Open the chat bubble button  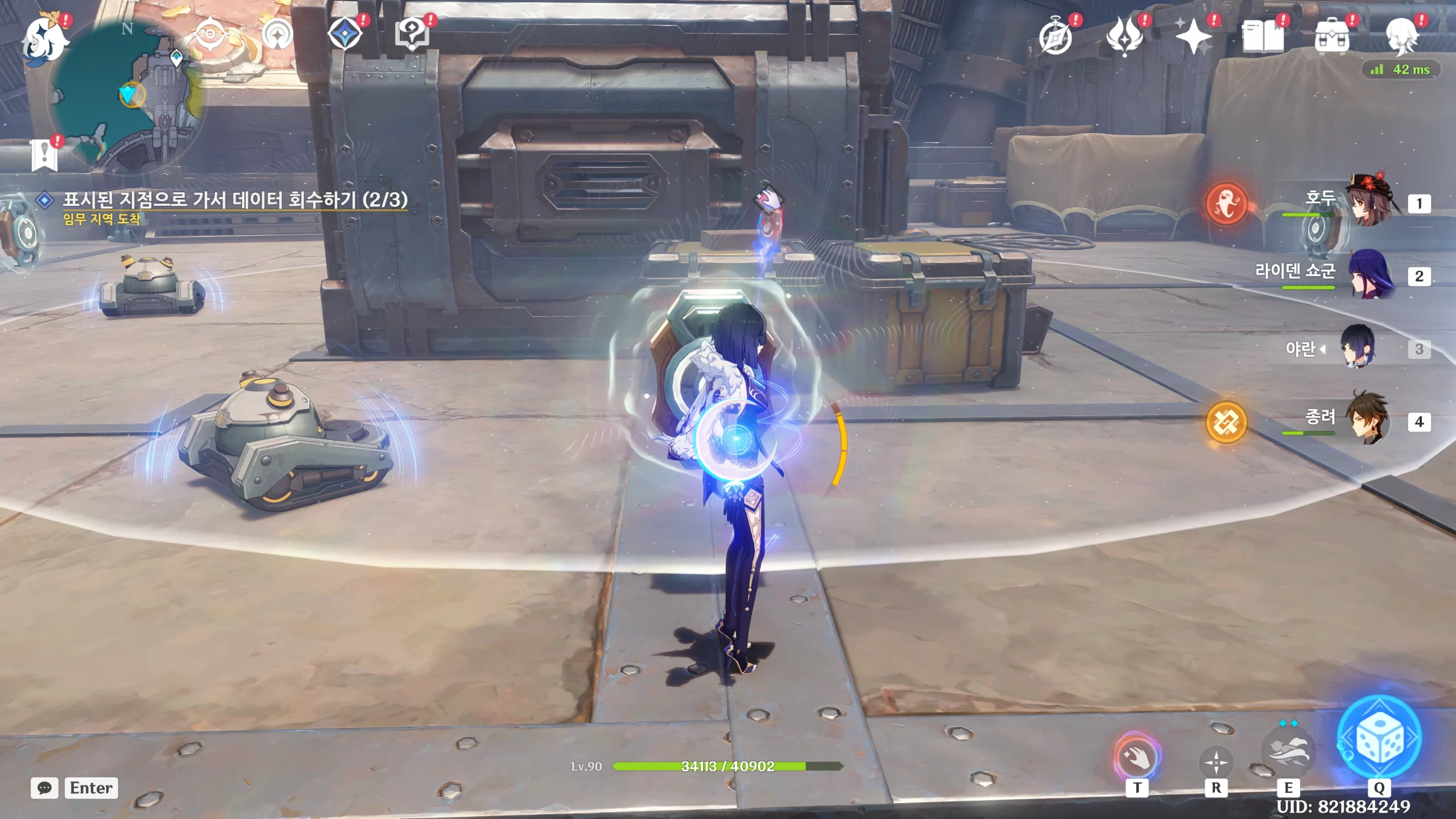click(44, 788)
